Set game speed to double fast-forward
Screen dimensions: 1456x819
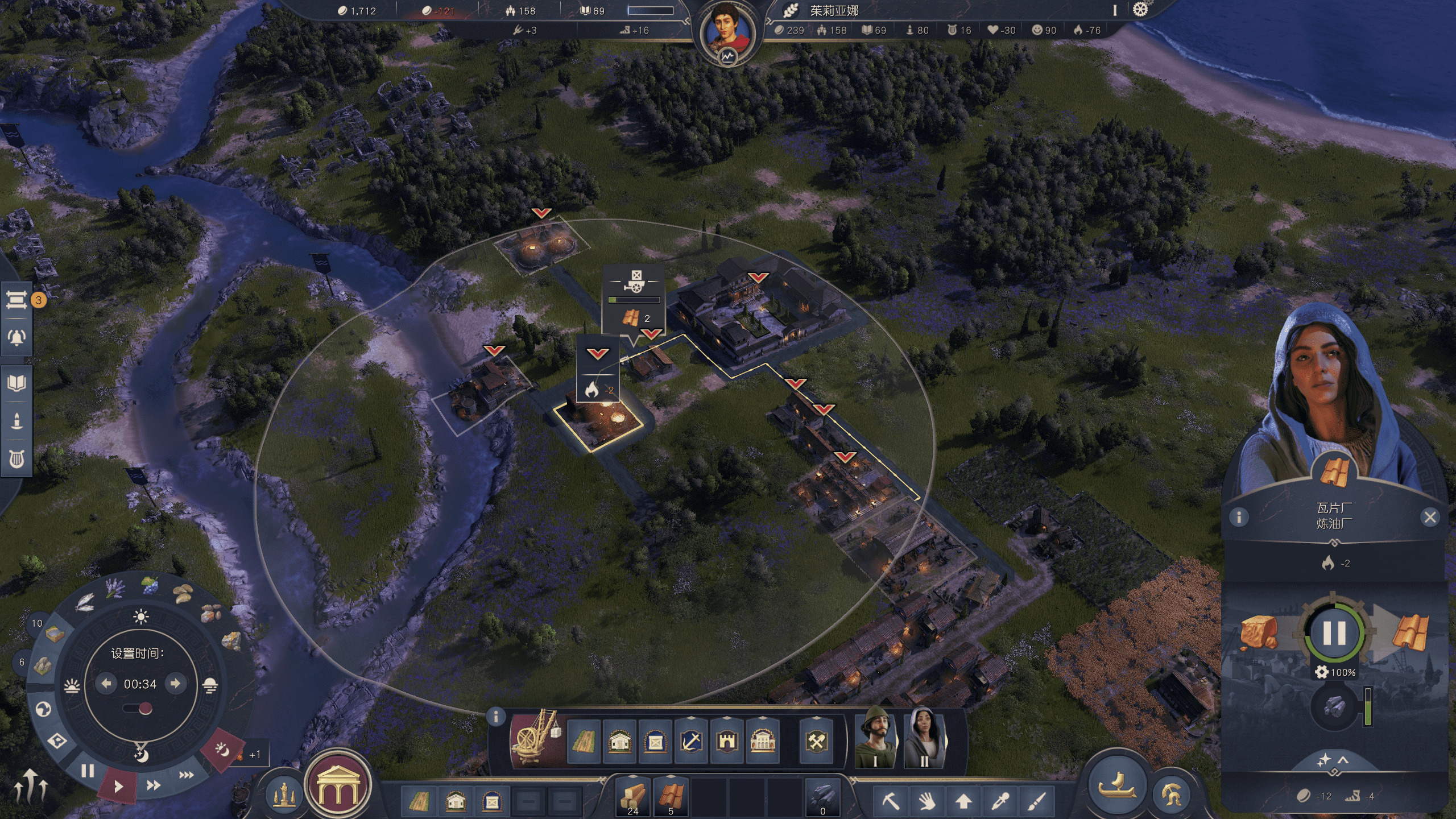[153, 785]
